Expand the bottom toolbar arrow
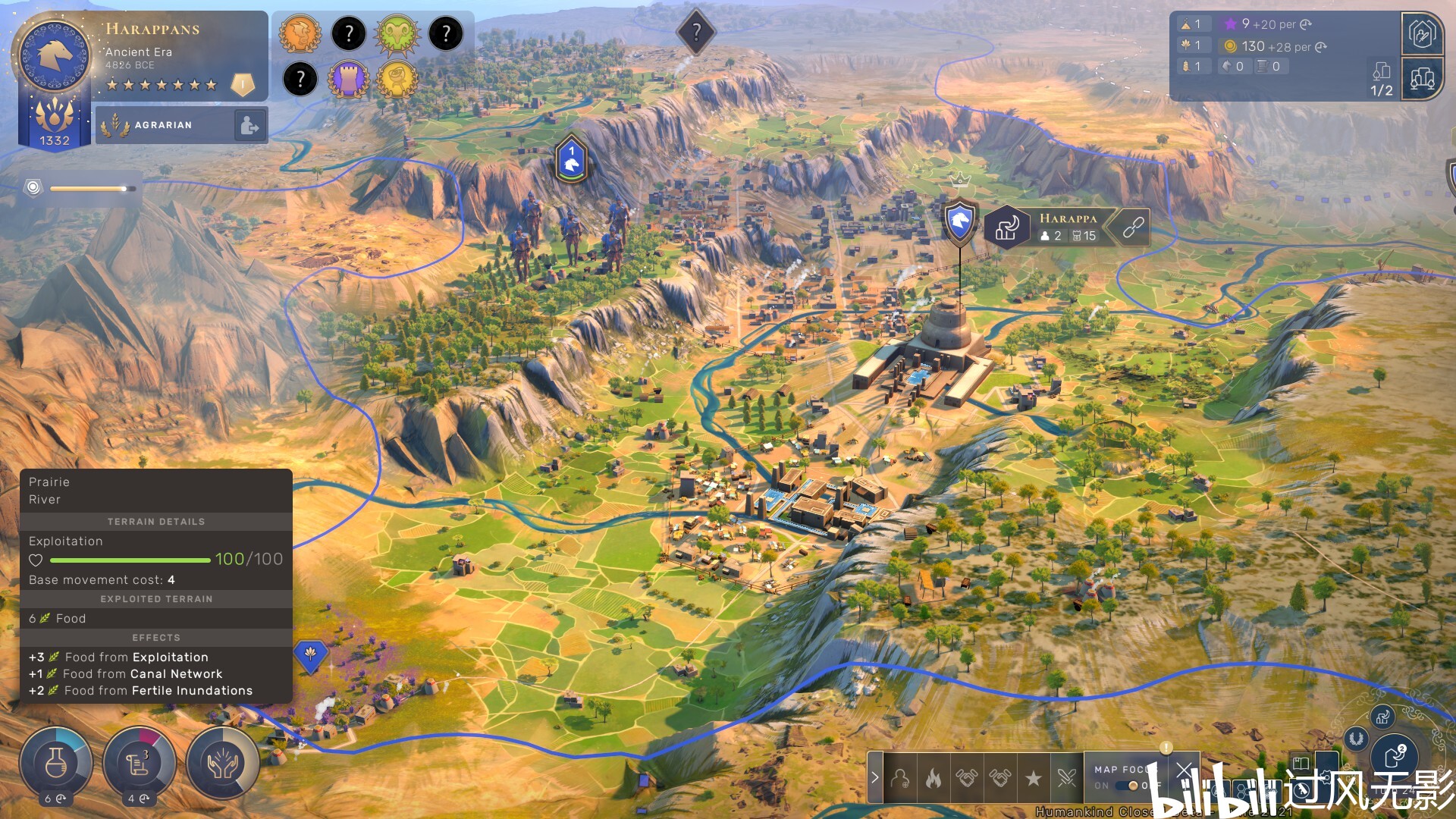1456x819 pixels. click(875, 777)
